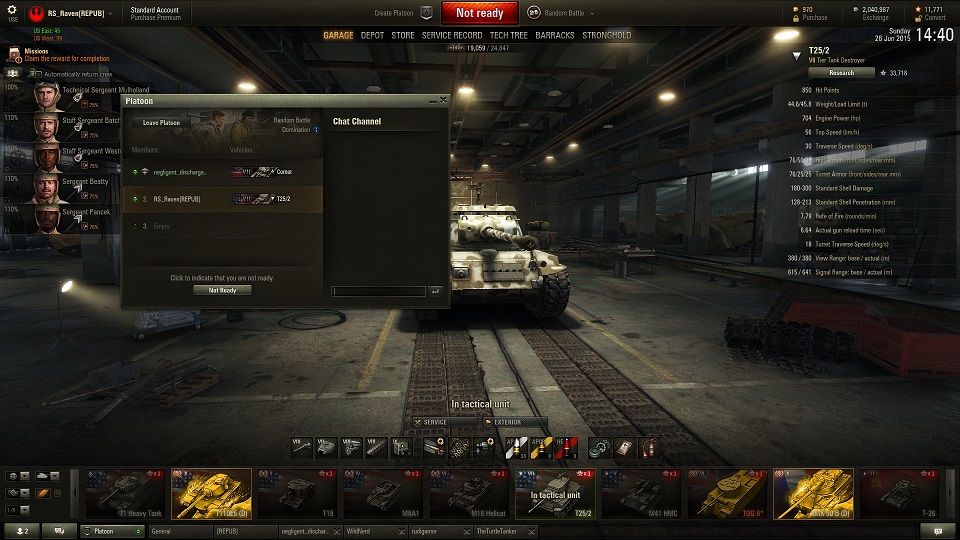Focus the platoon chat input field
This screenshot has height=540, width=960.
[379, 291]
